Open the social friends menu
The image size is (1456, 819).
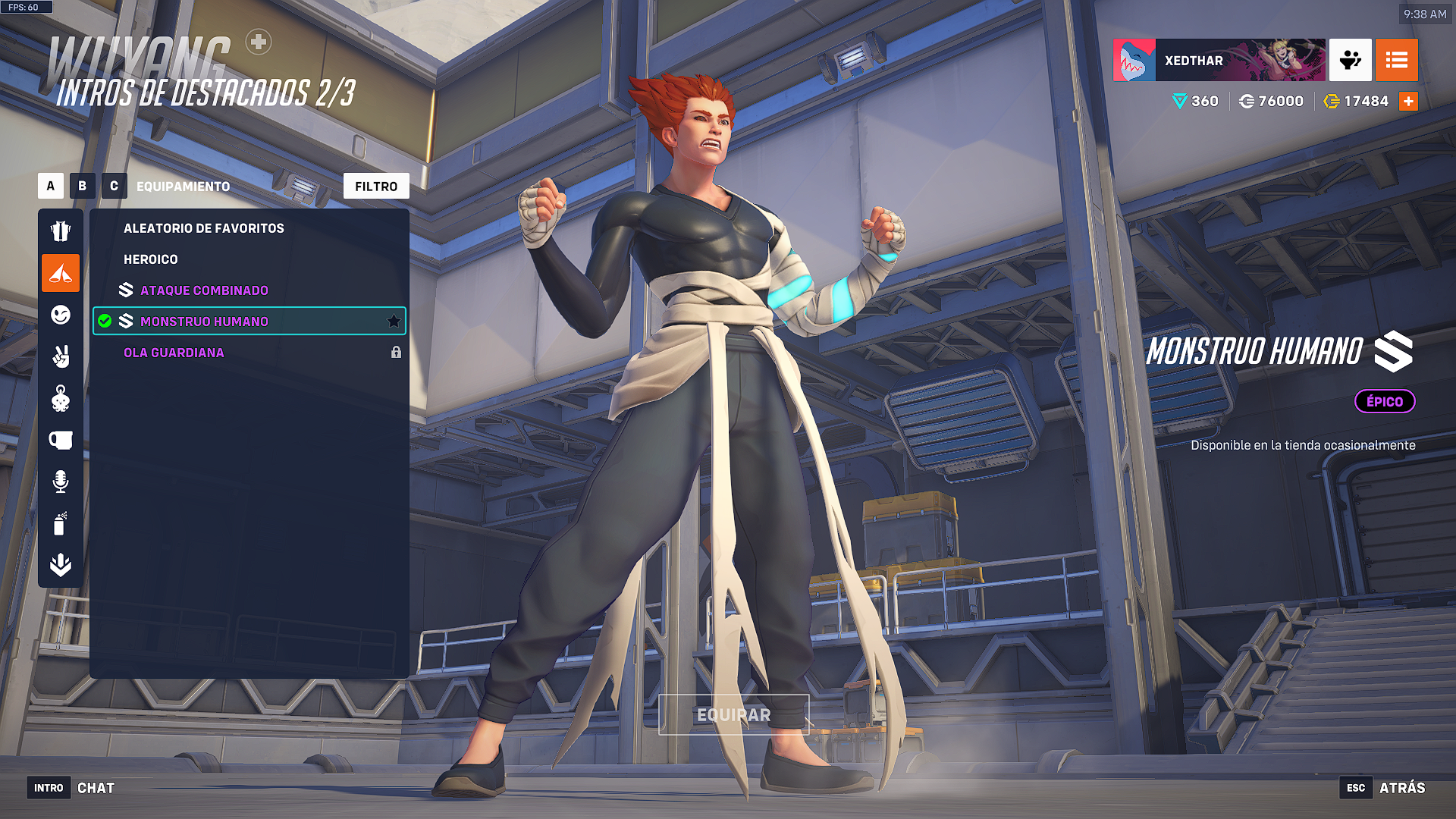[1350, 60]
